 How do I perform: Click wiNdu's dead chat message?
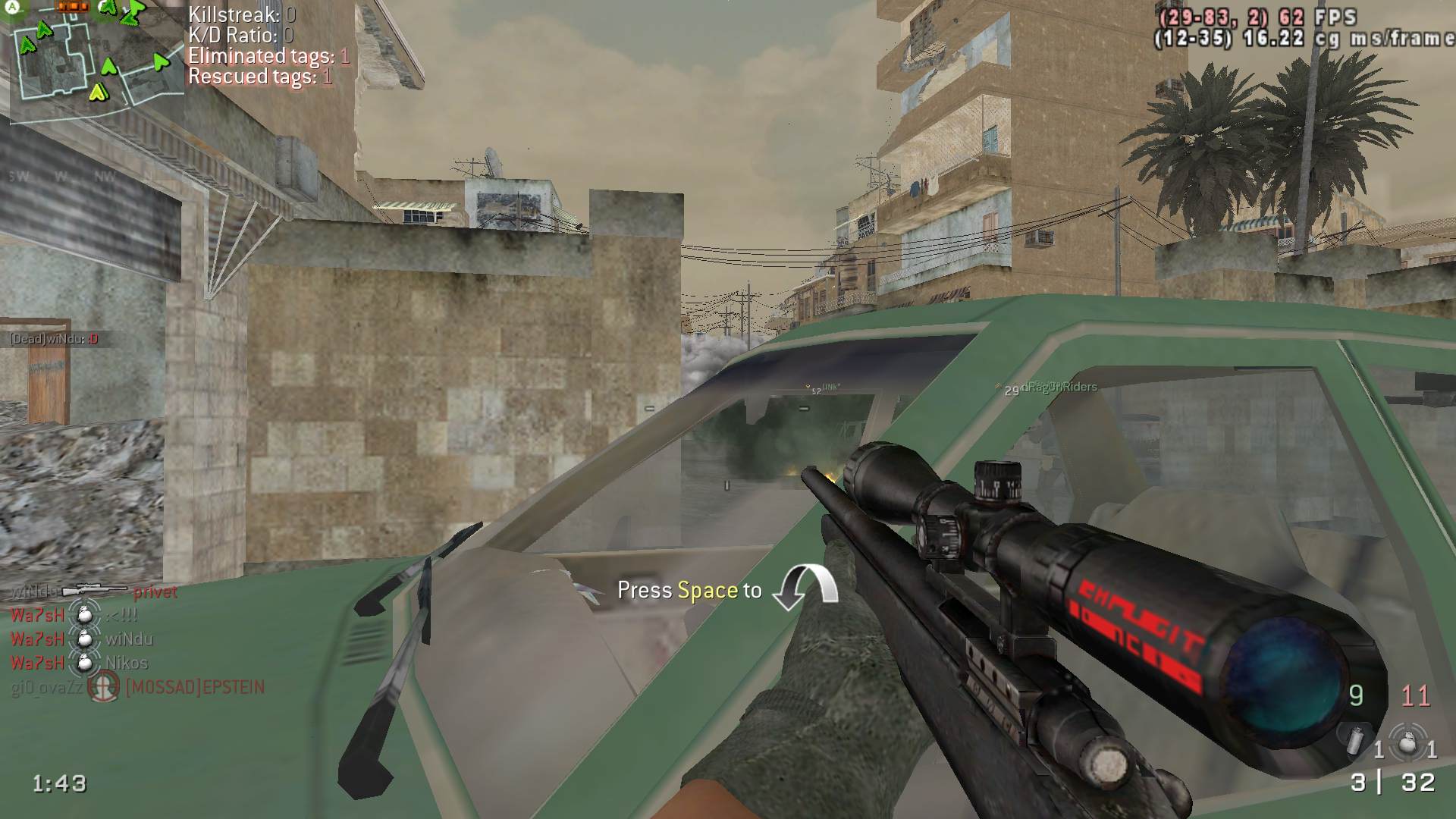tap(55, 339)
